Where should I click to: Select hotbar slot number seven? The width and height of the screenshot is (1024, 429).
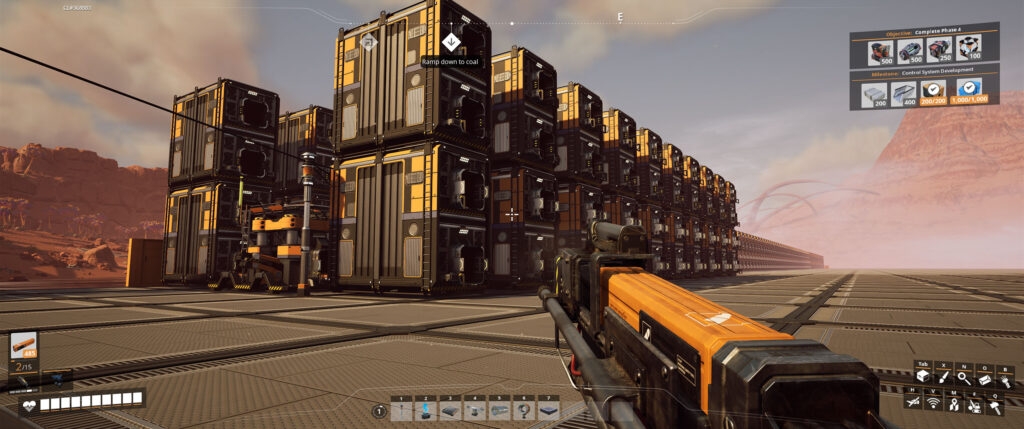pyautogui.click(x=547, y=411)
